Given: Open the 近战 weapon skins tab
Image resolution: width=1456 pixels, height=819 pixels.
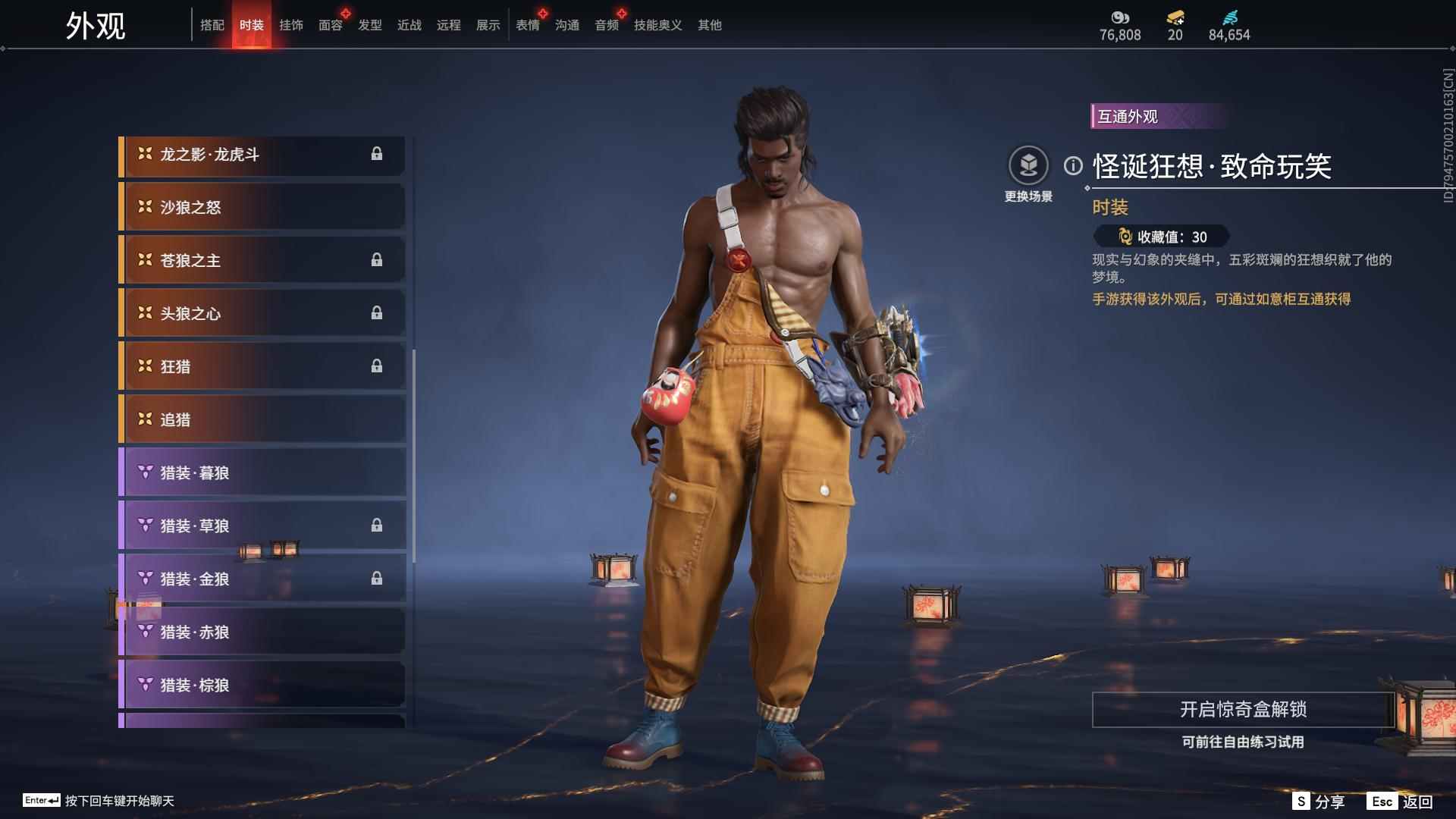Looking at the screenshot, I should (x=409, y=25).
